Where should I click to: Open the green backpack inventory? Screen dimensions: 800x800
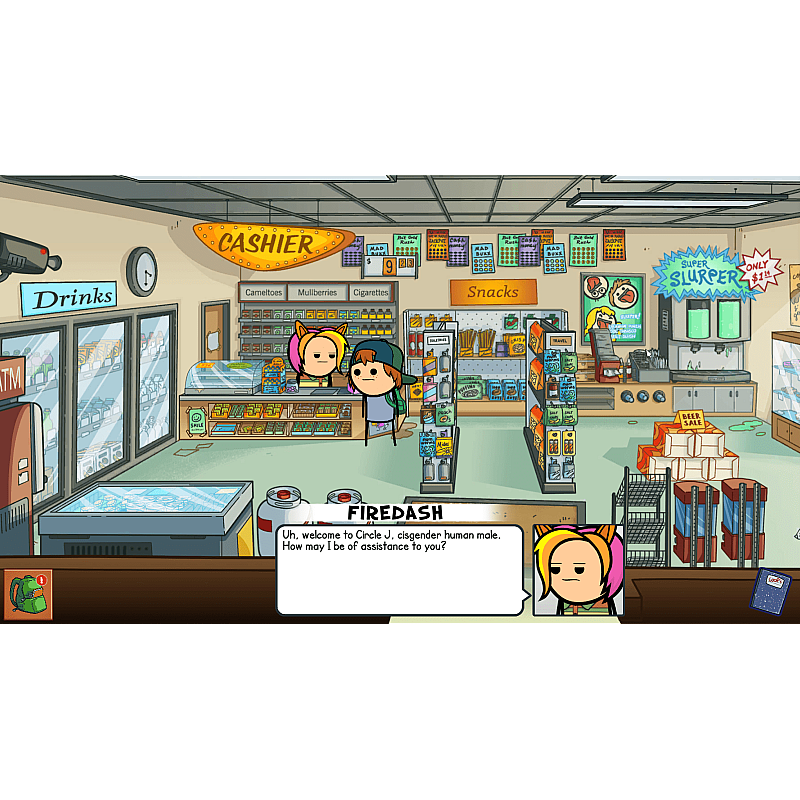tap(27, 594)
